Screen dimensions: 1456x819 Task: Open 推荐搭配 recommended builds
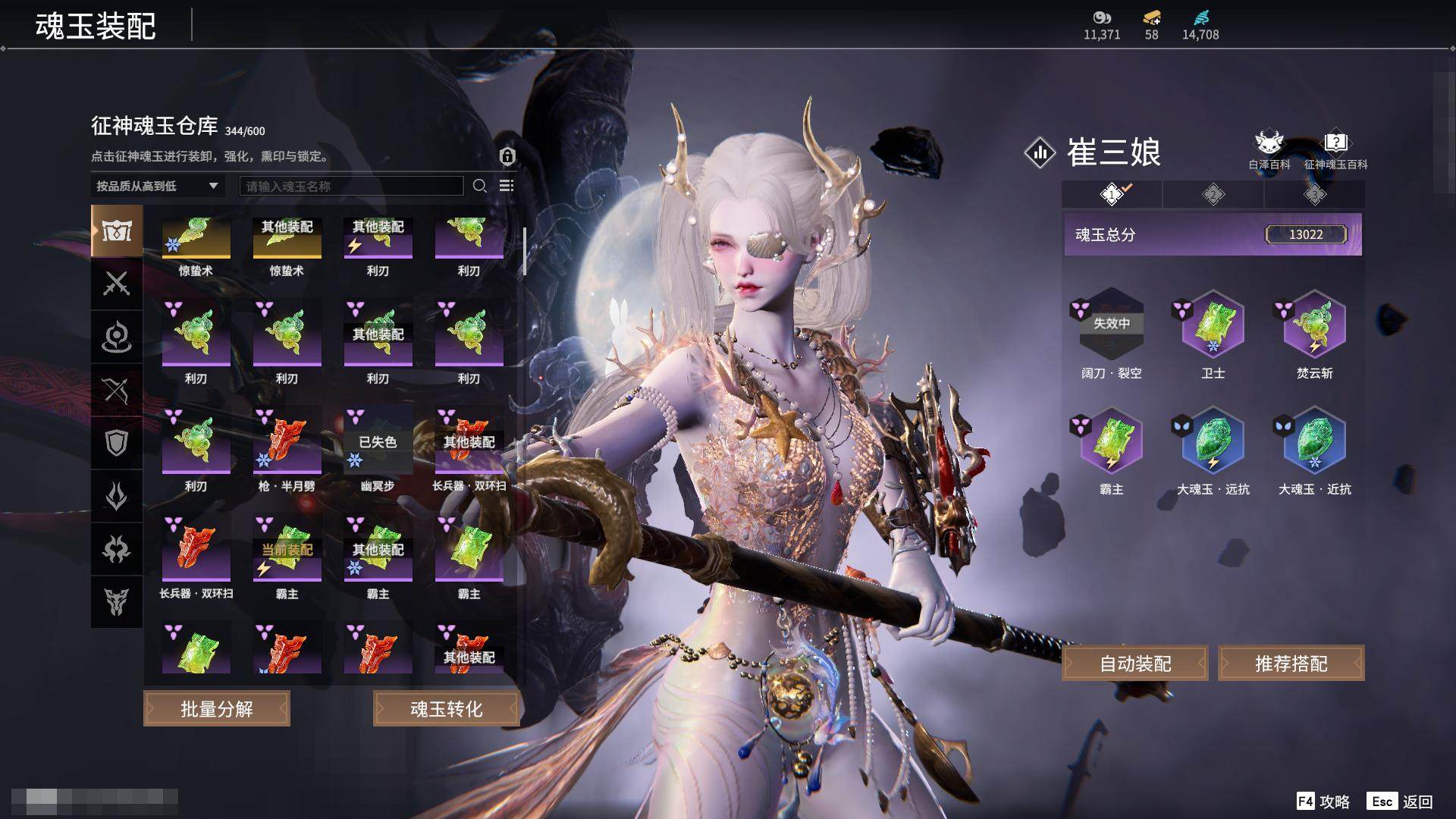[1291, 664]
